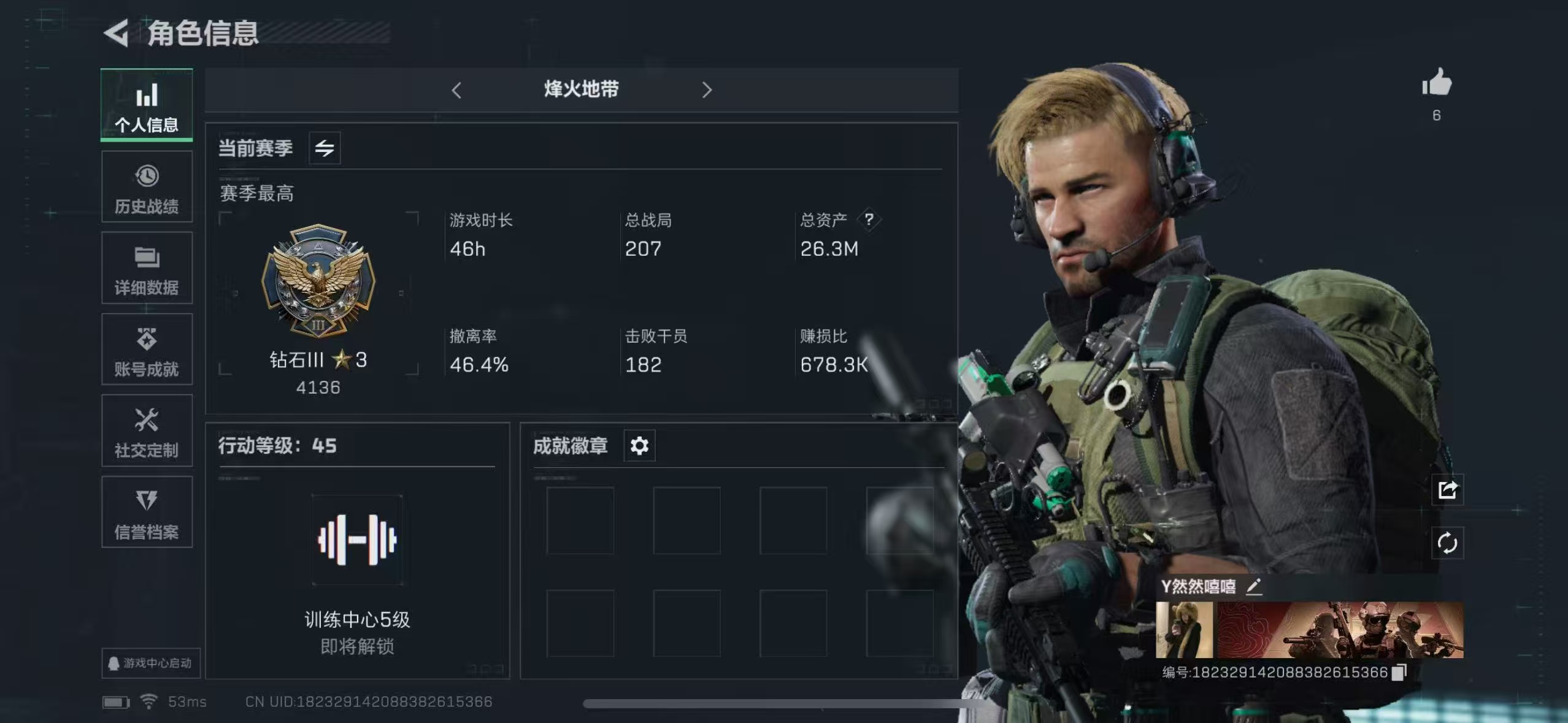Select the 历史战绩 sidebar icon
This screenshot has width=1568, height=723.
(x=147, y=187)
